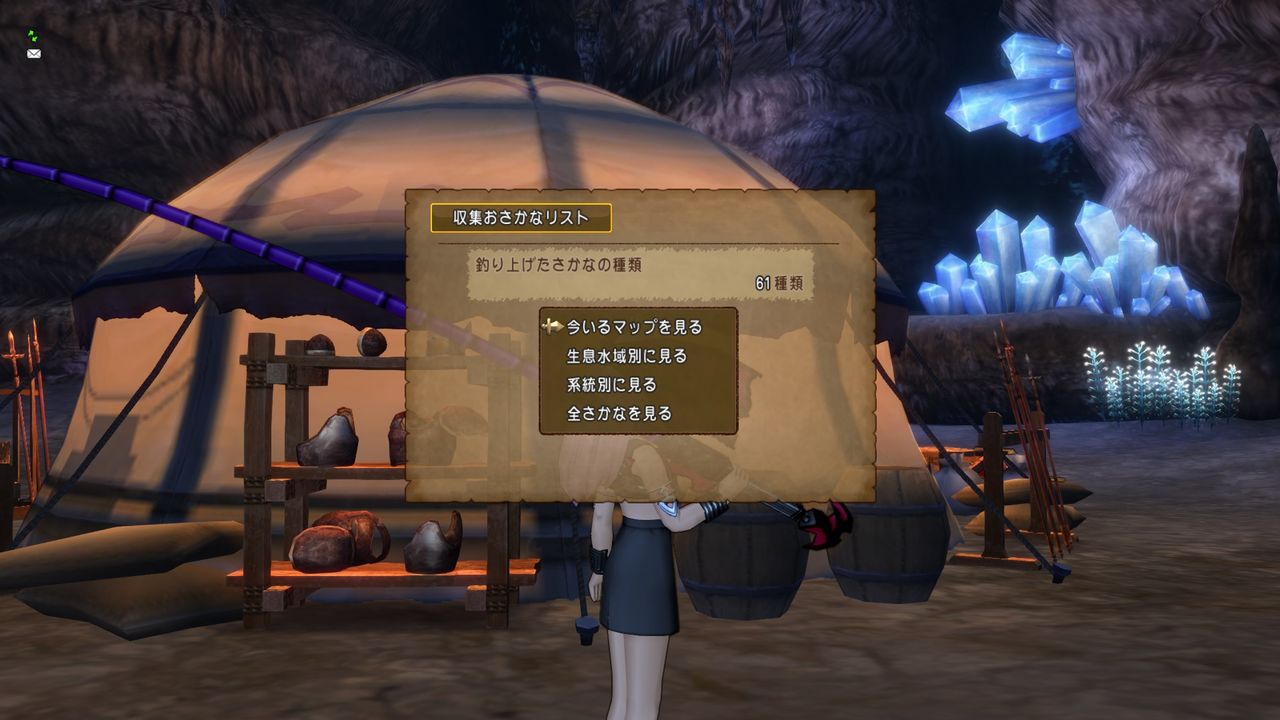
Task: Open the mail envelope notification icon
Action: (x=33, y=52)
